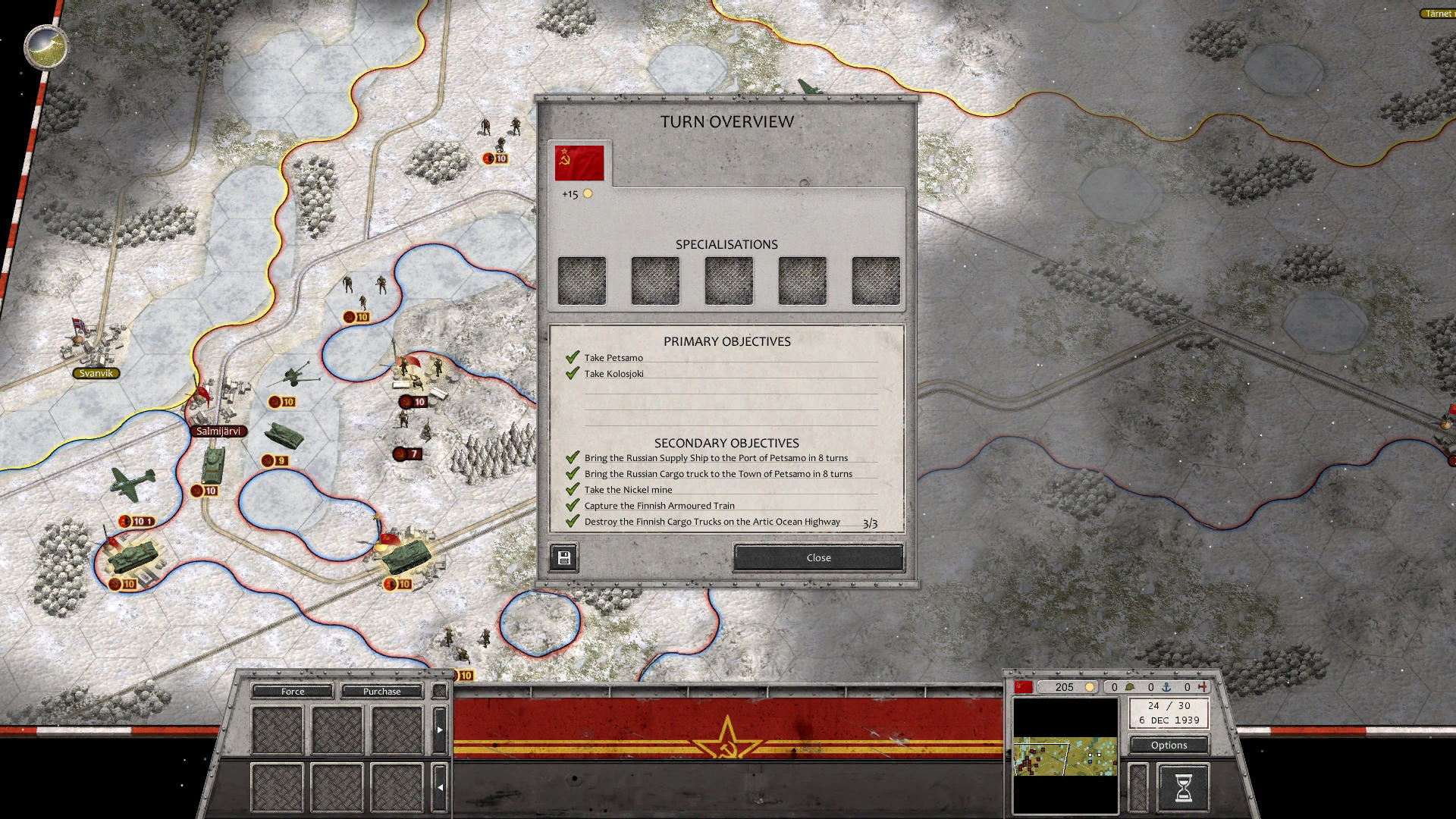The image size is (1456, 819).
Task: Click the save icon in the Turn Overview dialog
Action: (x=563, y=557)
